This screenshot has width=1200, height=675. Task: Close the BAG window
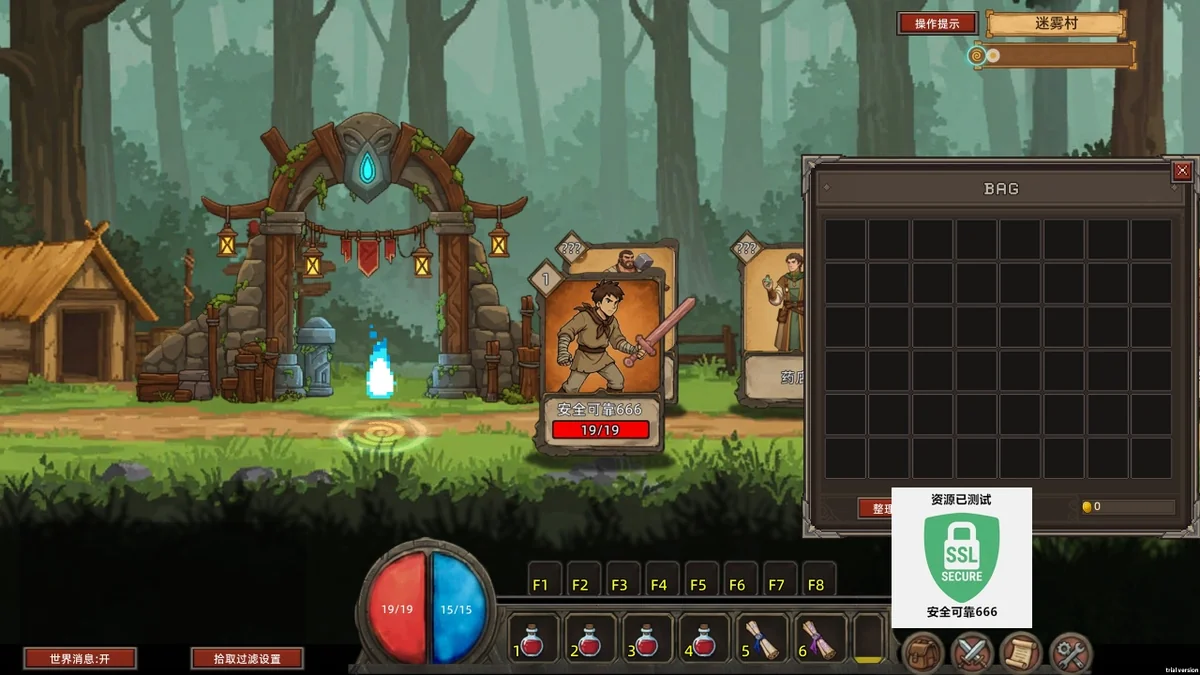coord(1182,171)
